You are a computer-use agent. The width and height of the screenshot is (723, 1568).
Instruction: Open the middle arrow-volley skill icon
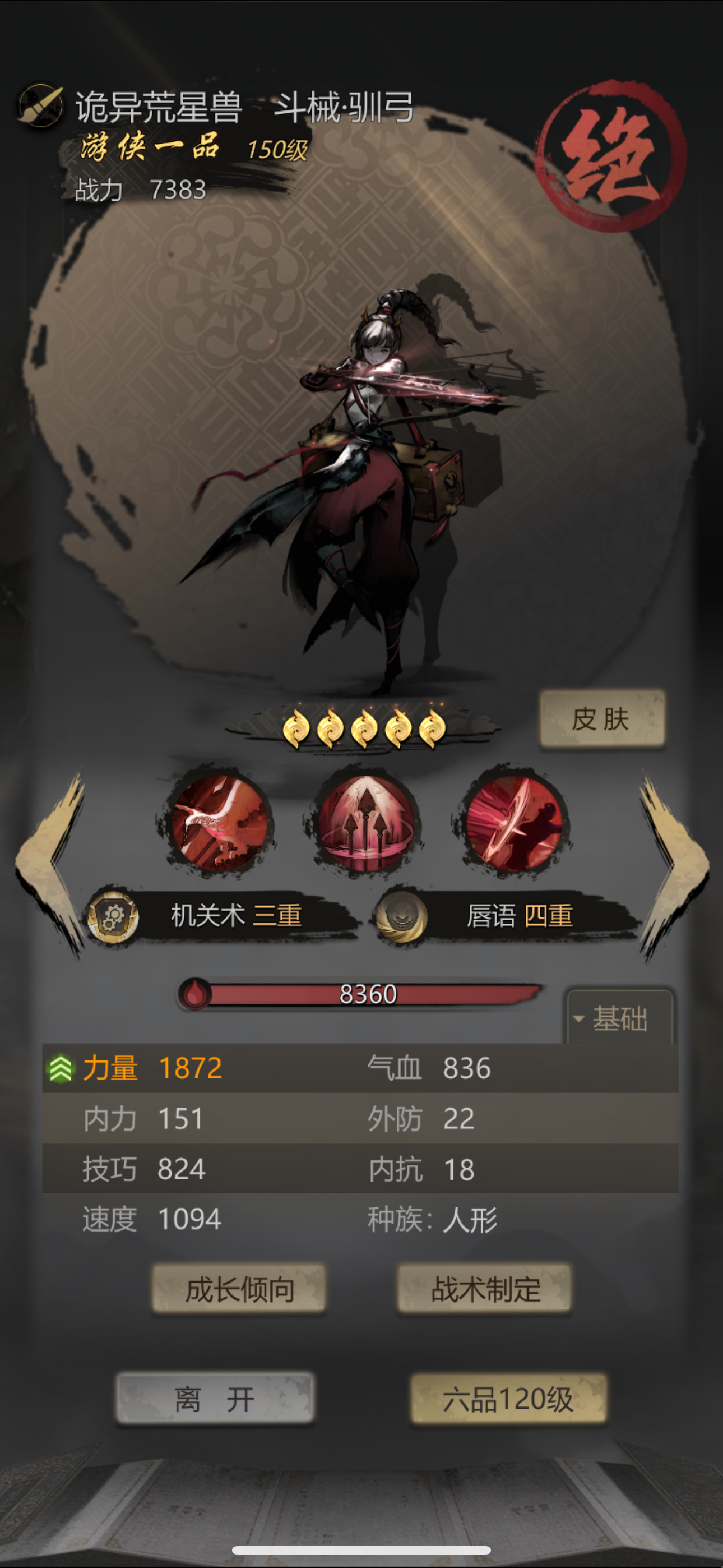coord(367,823)
